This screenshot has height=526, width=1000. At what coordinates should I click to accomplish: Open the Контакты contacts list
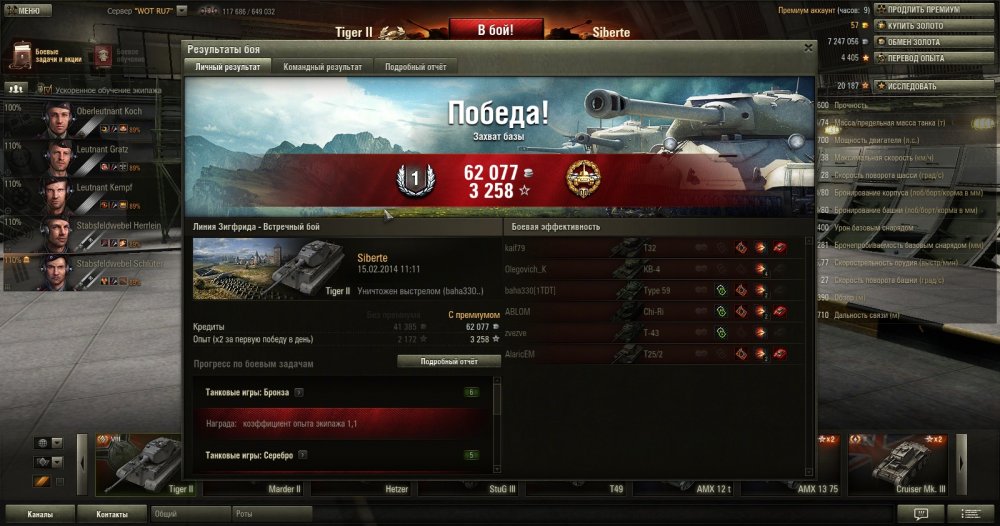111,514
